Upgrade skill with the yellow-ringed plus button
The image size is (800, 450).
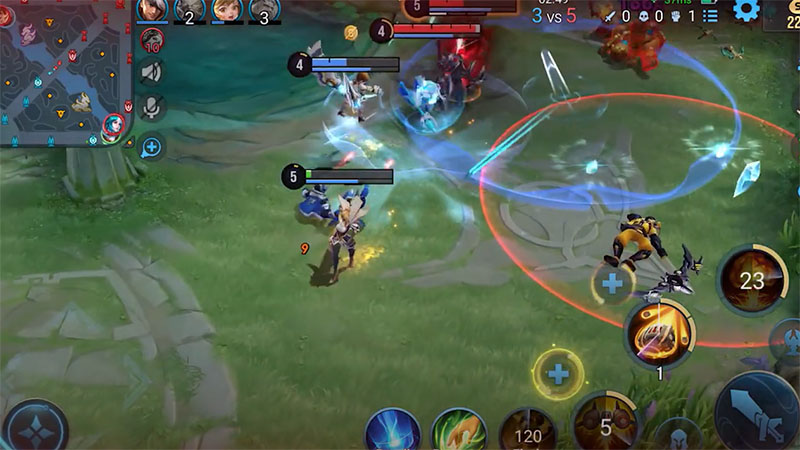pyautogui.click(x=558, y=375)
